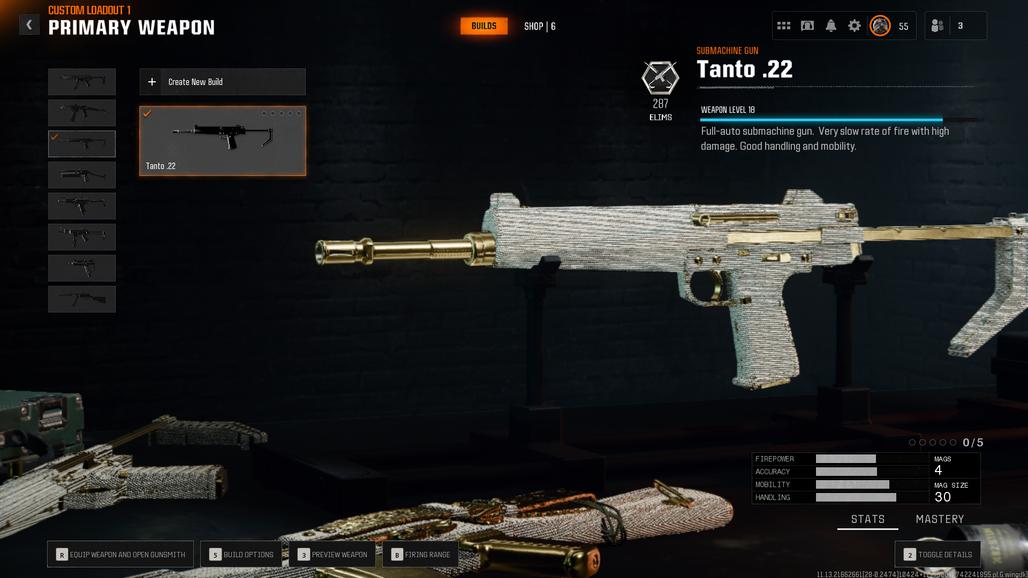Switch to the Builds tab
Screen dimensions: 1028x578
[484, 26]
